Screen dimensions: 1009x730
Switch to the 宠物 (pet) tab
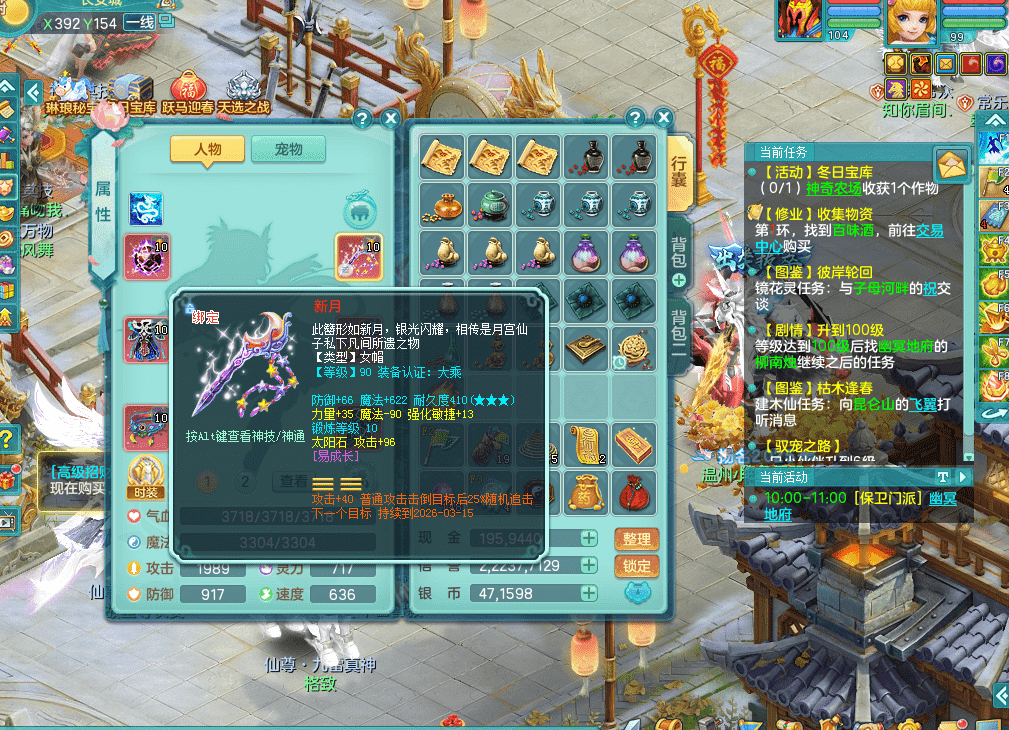point(288,149)
